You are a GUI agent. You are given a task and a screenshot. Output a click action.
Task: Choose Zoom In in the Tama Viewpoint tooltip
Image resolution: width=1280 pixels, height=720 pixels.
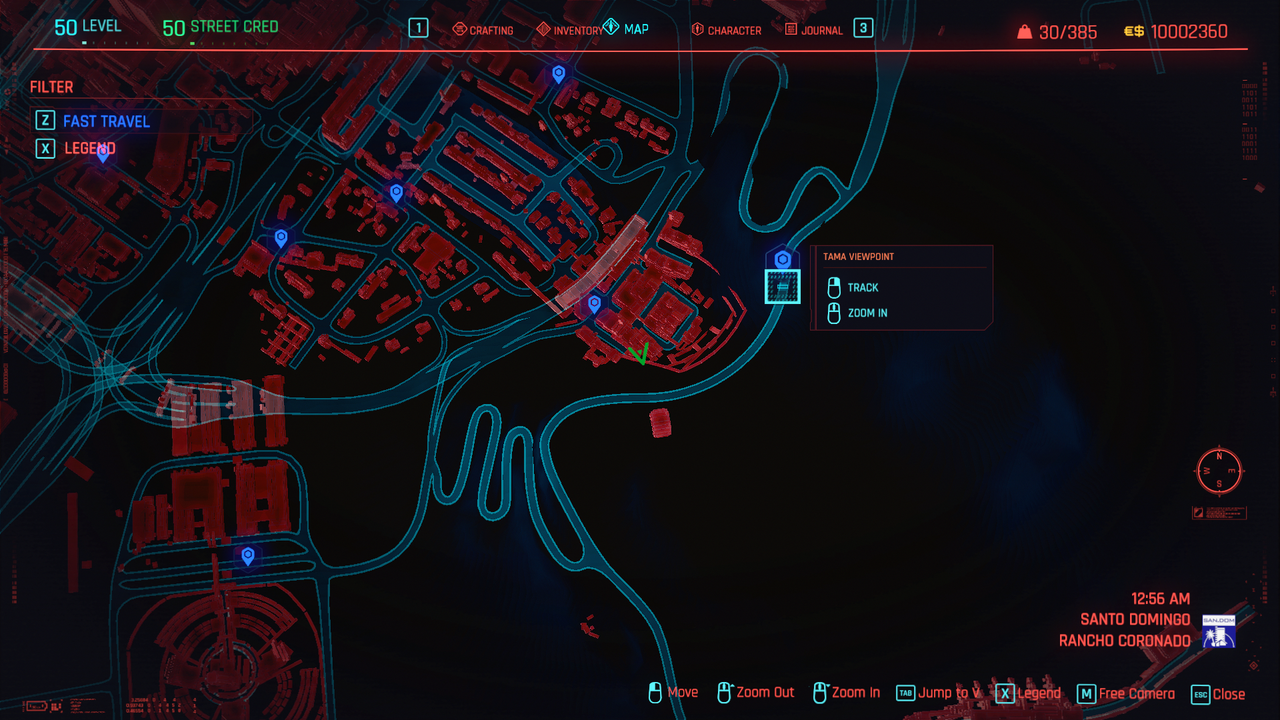tap(867, 313)
